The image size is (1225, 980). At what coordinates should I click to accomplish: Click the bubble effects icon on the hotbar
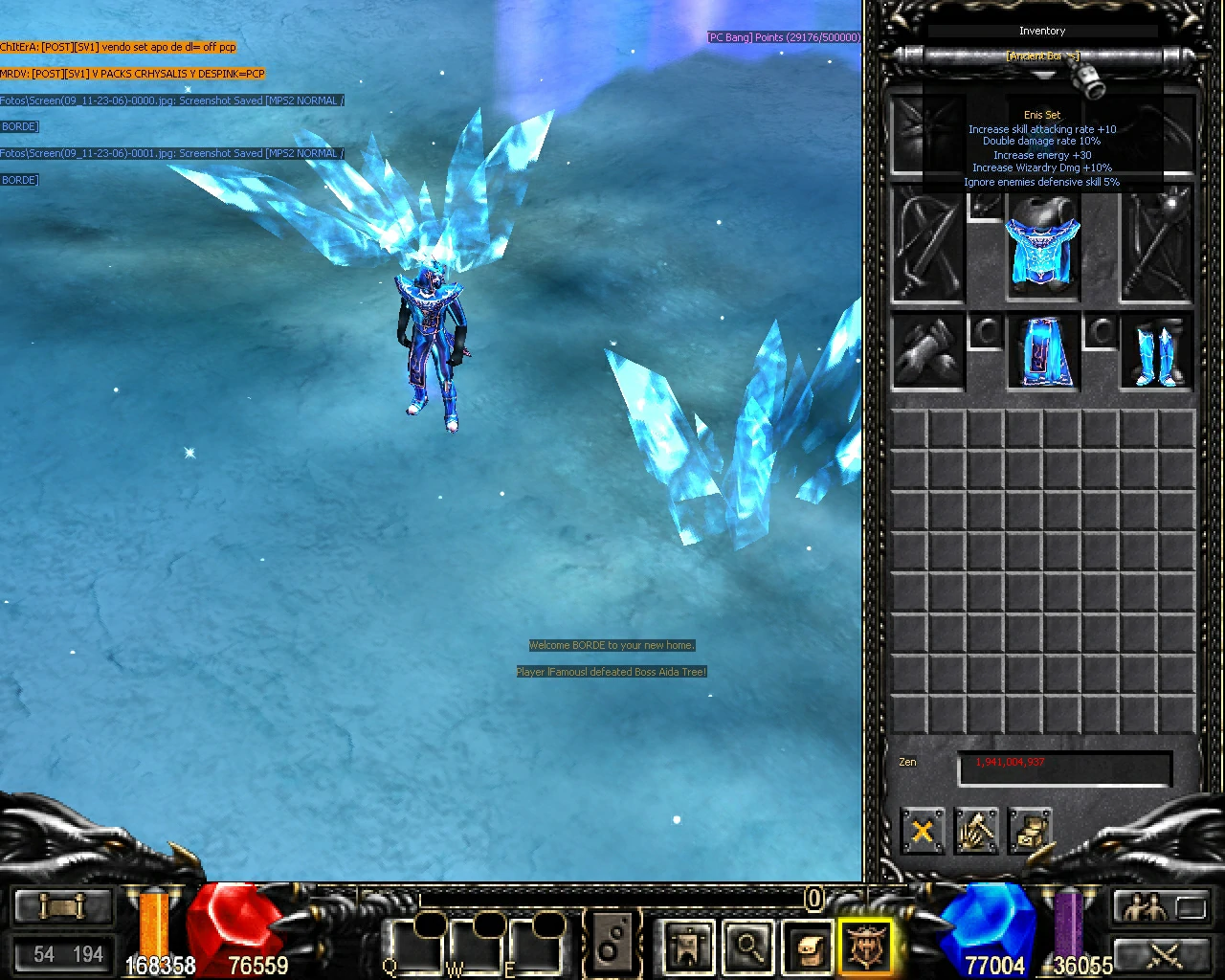coord(612,943)
